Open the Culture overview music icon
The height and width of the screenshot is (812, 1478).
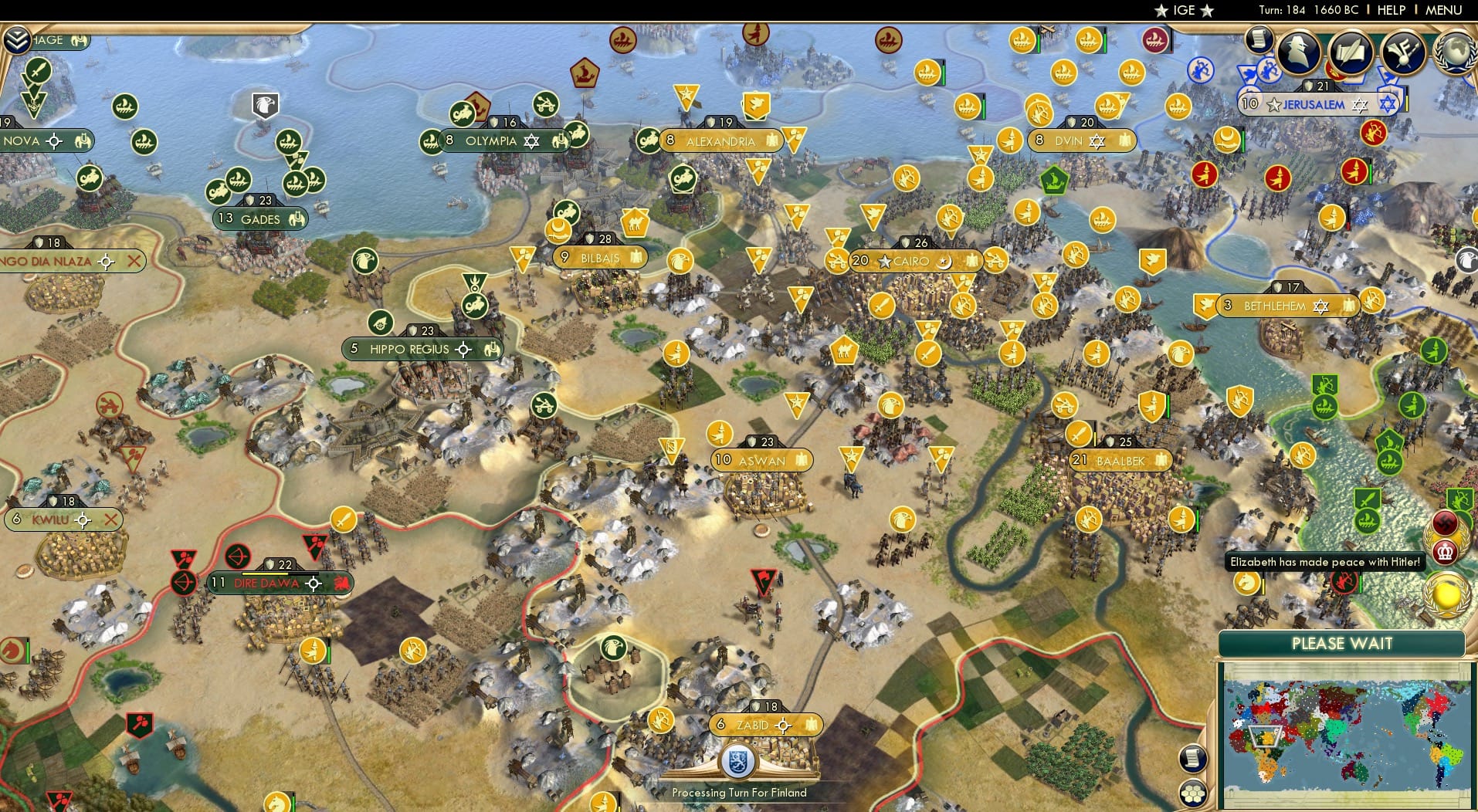tap(1403, 52)
